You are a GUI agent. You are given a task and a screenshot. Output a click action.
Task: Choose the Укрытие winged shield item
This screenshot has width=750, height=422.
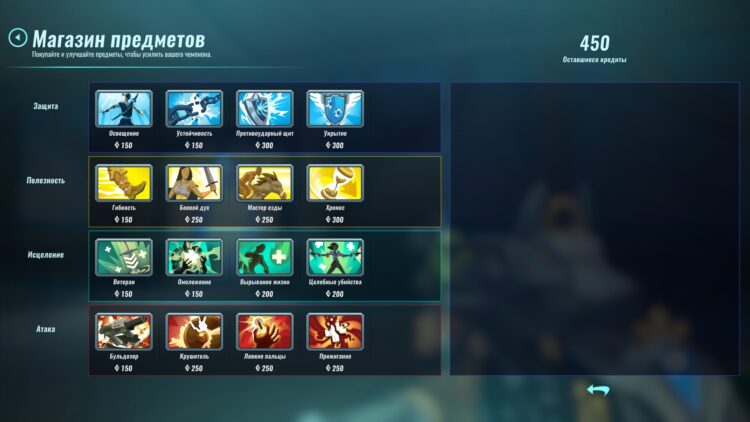[x=335, y=109]
